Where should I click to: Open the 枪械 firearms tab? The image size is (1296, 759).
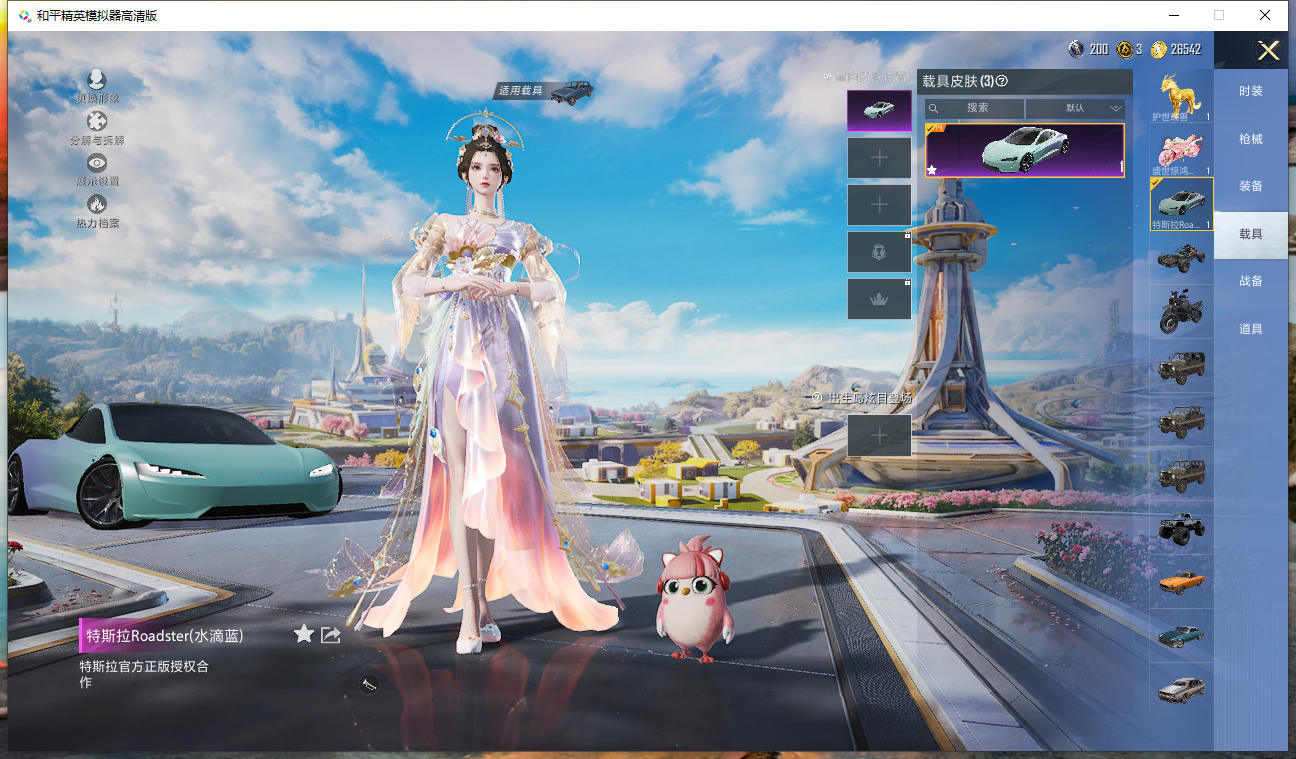(x=1250, y=139)
